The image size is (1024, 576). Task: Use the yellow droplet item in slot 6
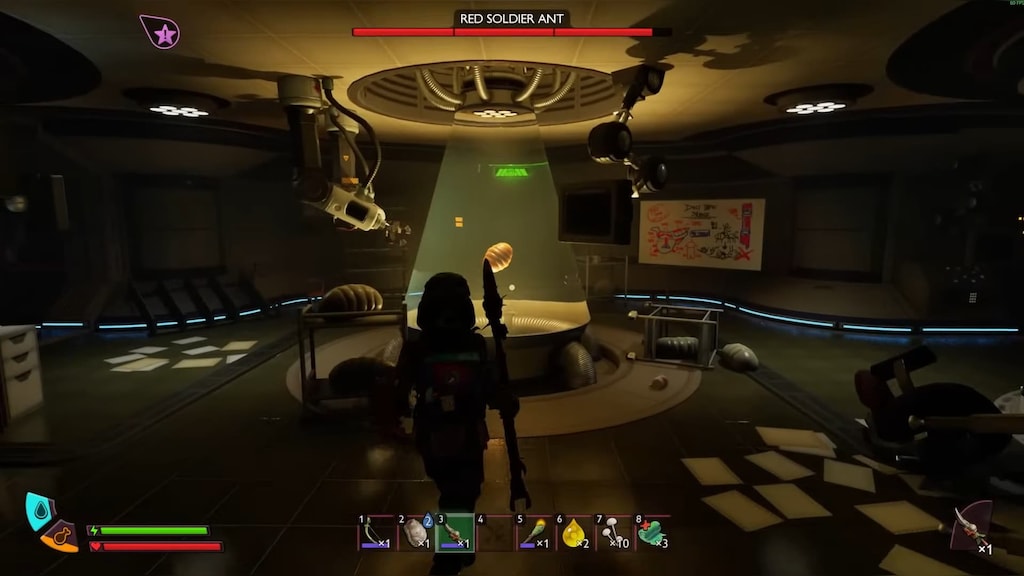[574, 532]
